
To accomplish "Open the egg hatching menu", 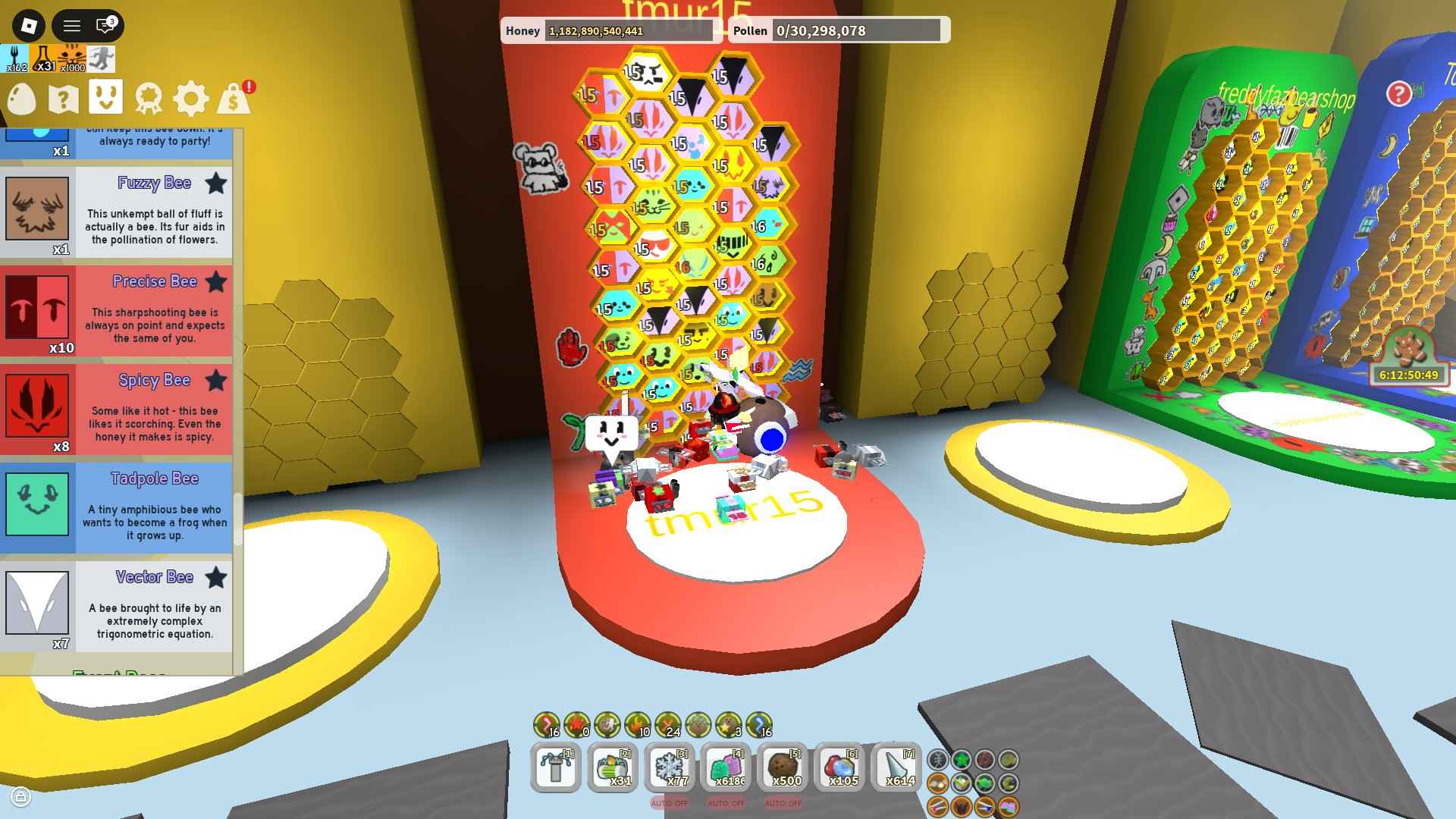I will (20, 99).
